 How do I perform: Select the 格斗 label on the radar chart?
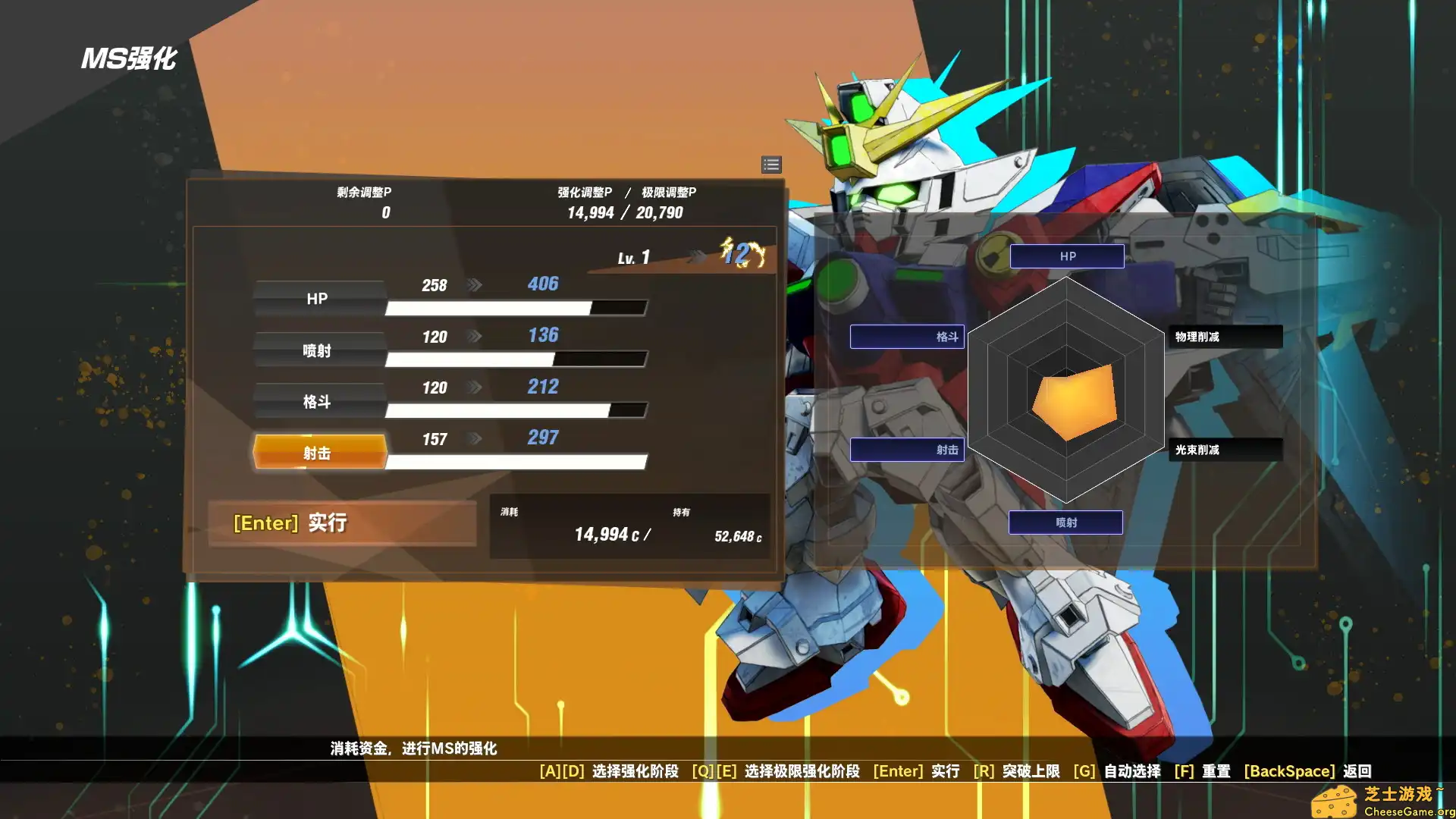[907, 336]
